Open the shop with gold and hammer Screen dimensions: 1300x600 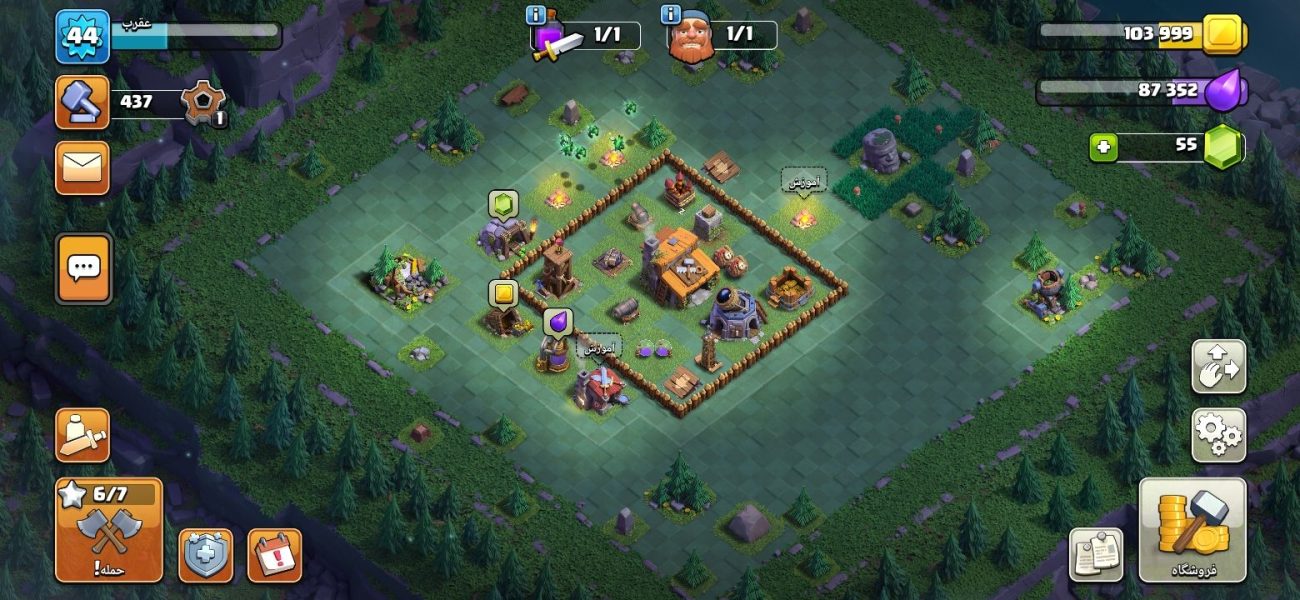pyautogui.click(x=1192, y=530)
